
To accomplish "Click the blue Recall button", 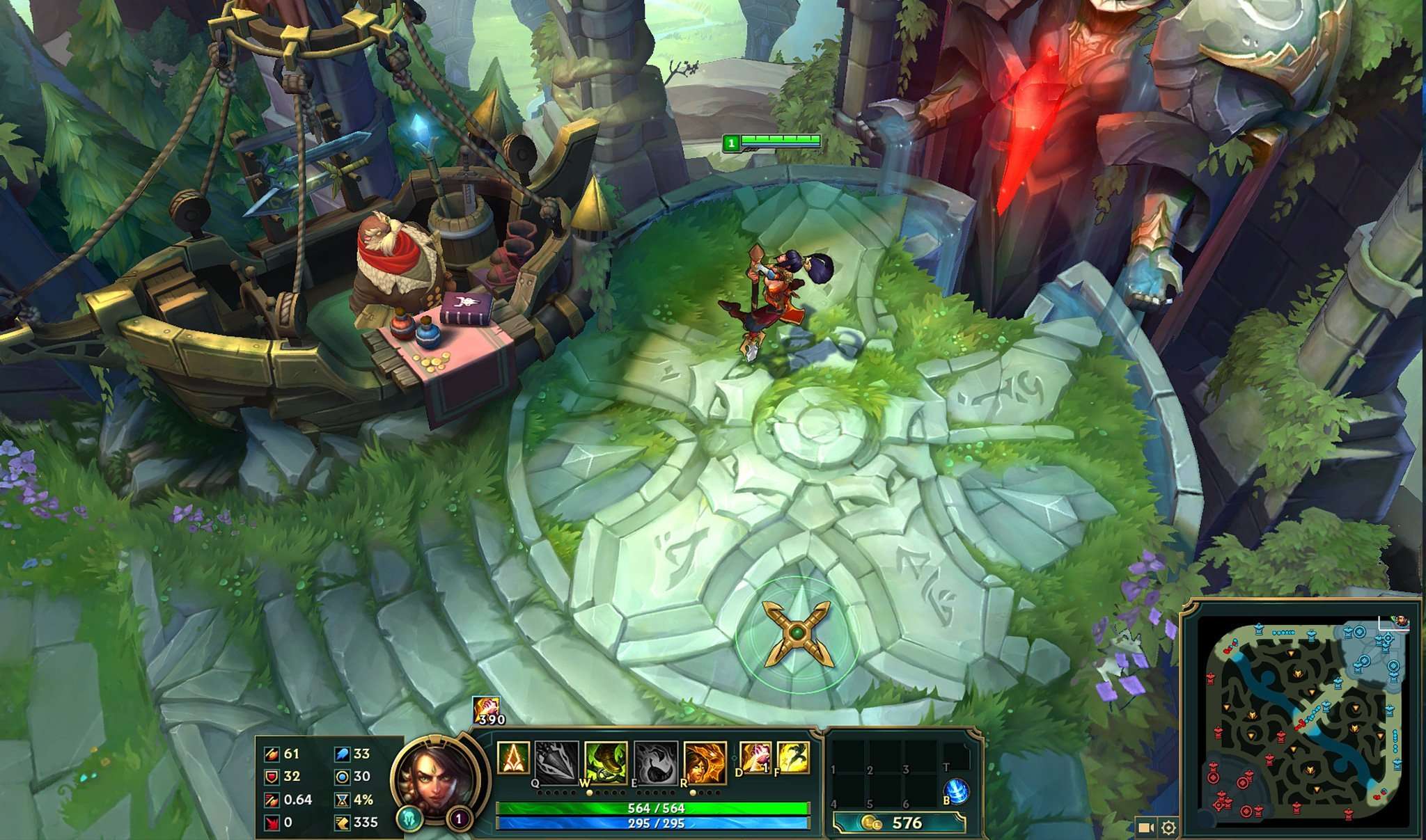I will (957, 791).
